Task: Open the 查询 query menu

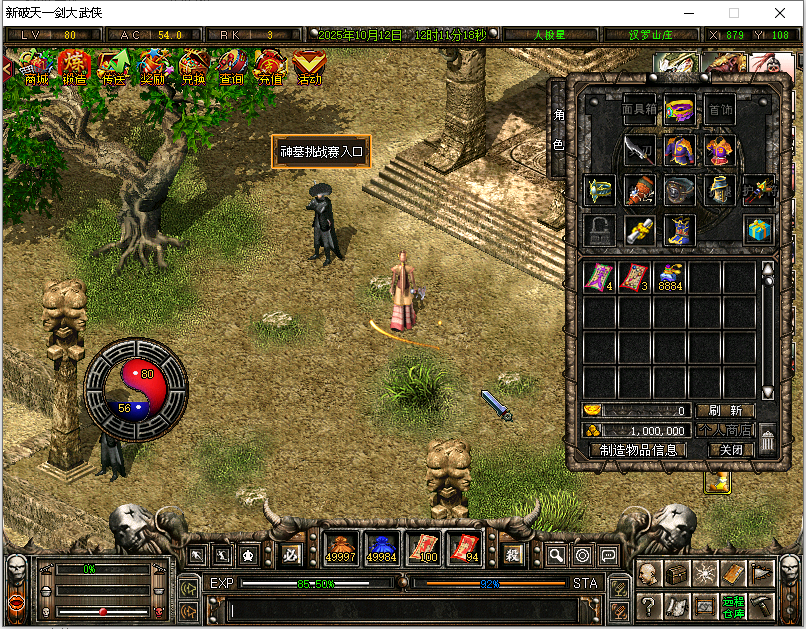Action: (231, 68)
